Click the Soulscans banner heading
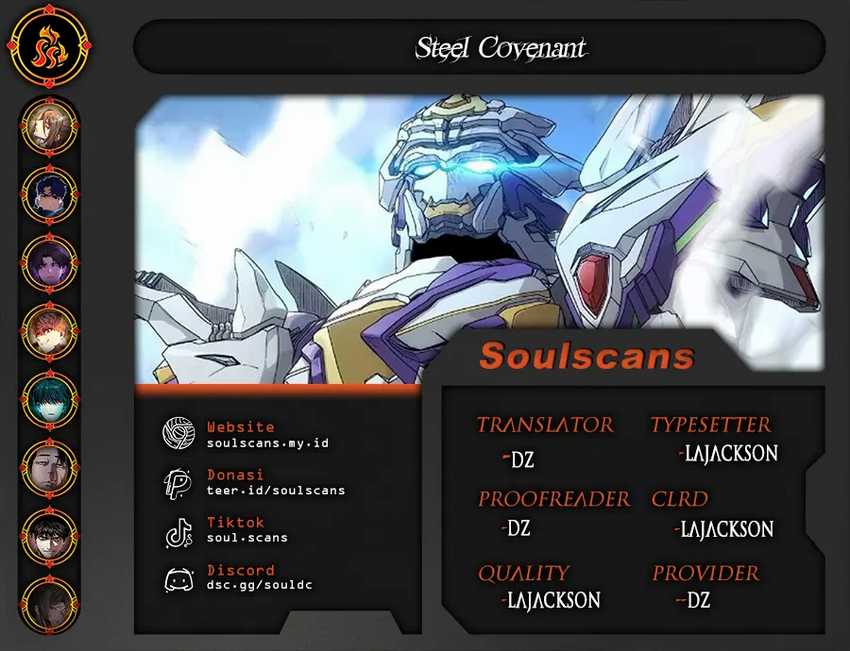Image resolution: width=850 pixels, height=651 pixels. [x=586, y=356]
